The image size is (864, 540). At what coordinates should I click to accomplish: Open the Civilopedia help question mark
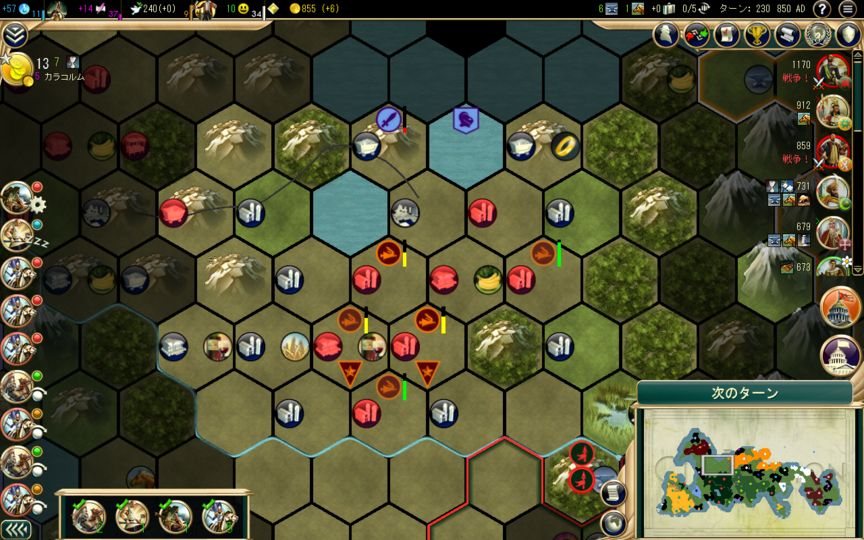click(822, 9)
